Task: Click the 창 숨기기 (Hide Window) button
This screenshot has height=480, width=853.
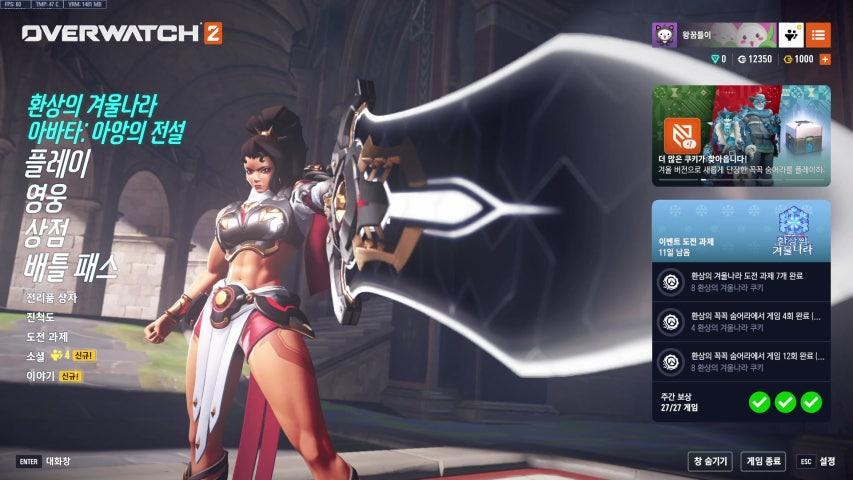Action: (x=709, y=461)
